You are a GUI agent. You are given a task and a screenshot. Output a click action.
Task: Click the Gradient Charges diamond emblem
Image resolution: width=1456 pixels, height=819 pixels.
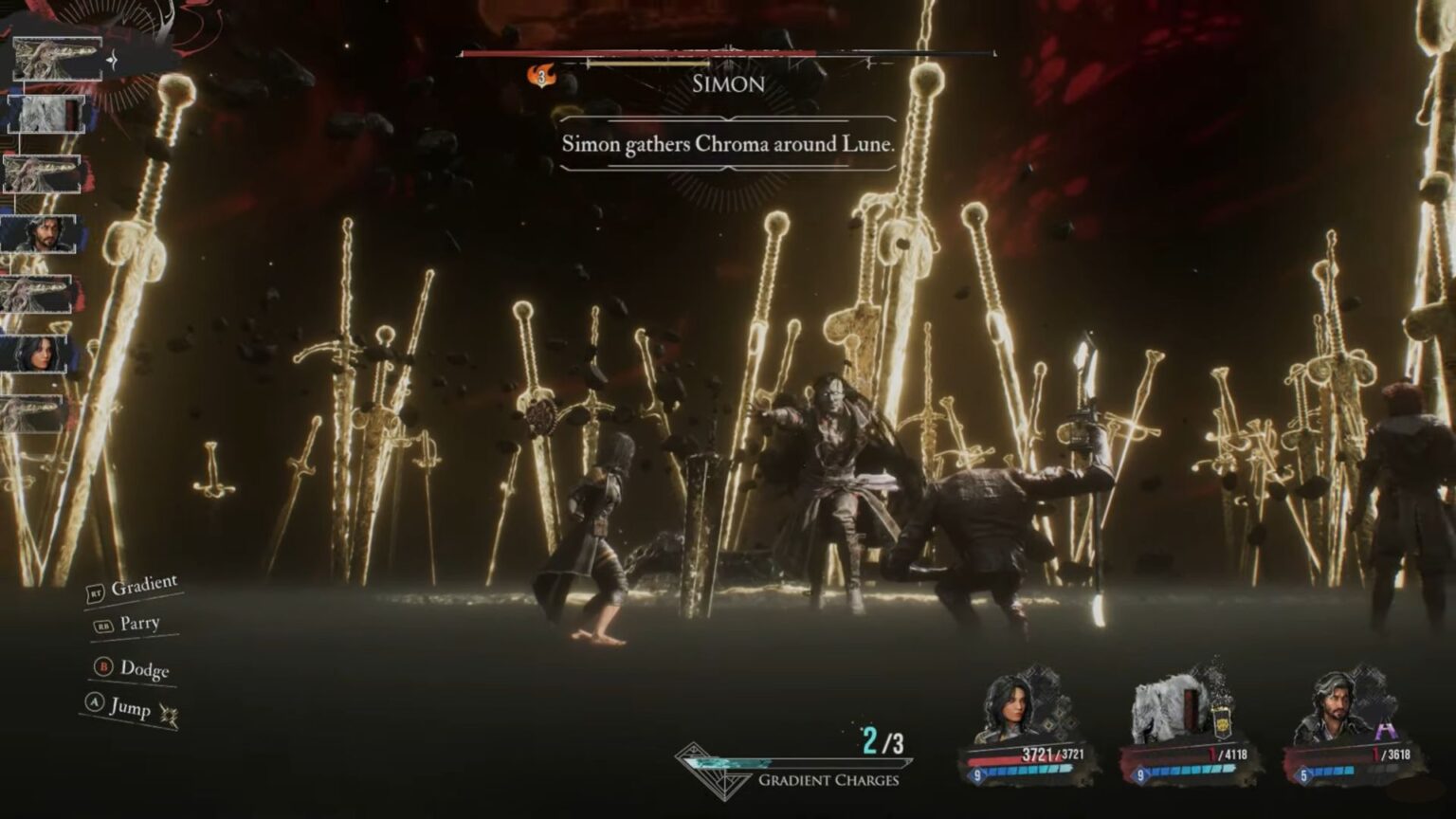(704, 770)
